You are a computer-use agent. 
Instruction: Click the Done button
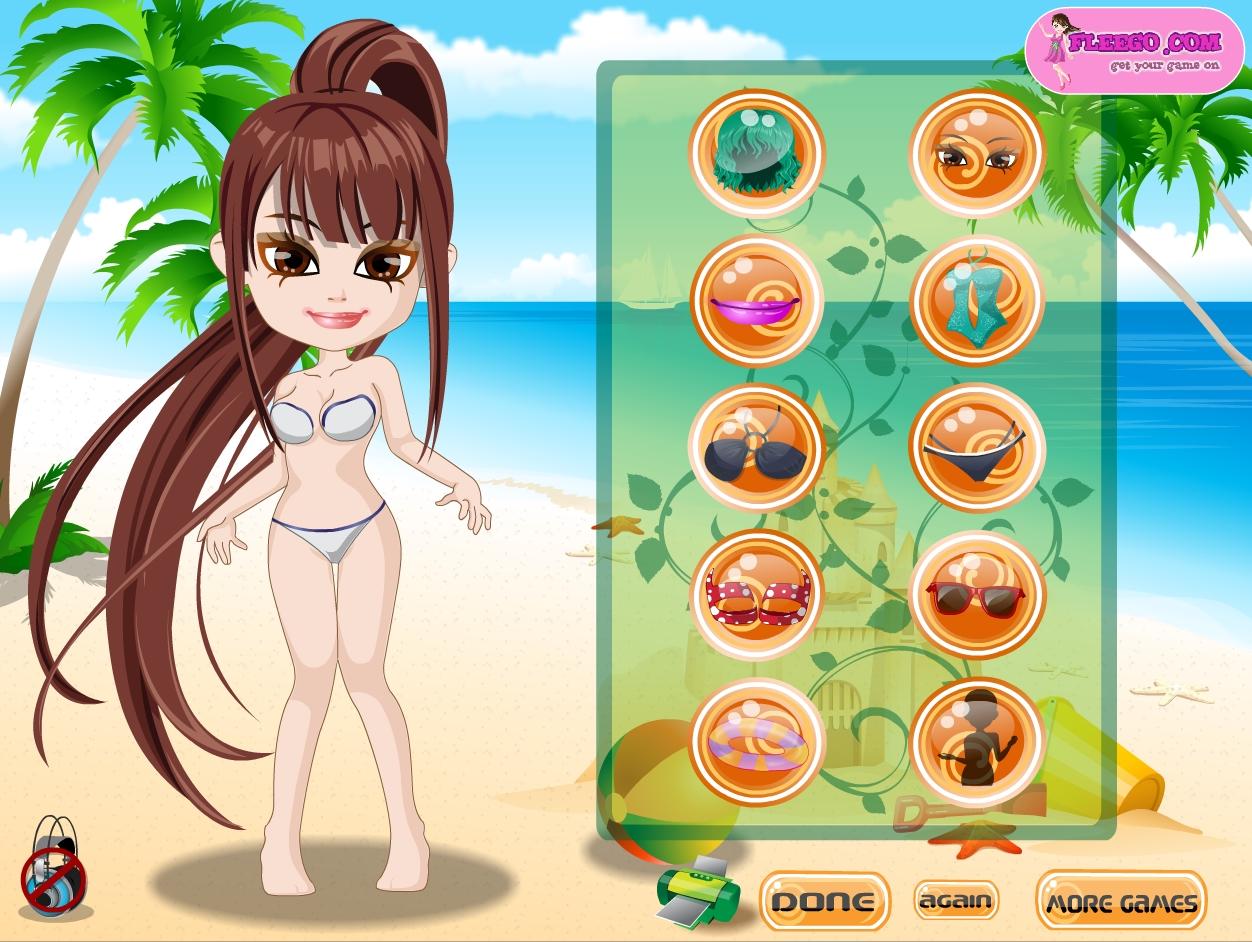(824, 901)
